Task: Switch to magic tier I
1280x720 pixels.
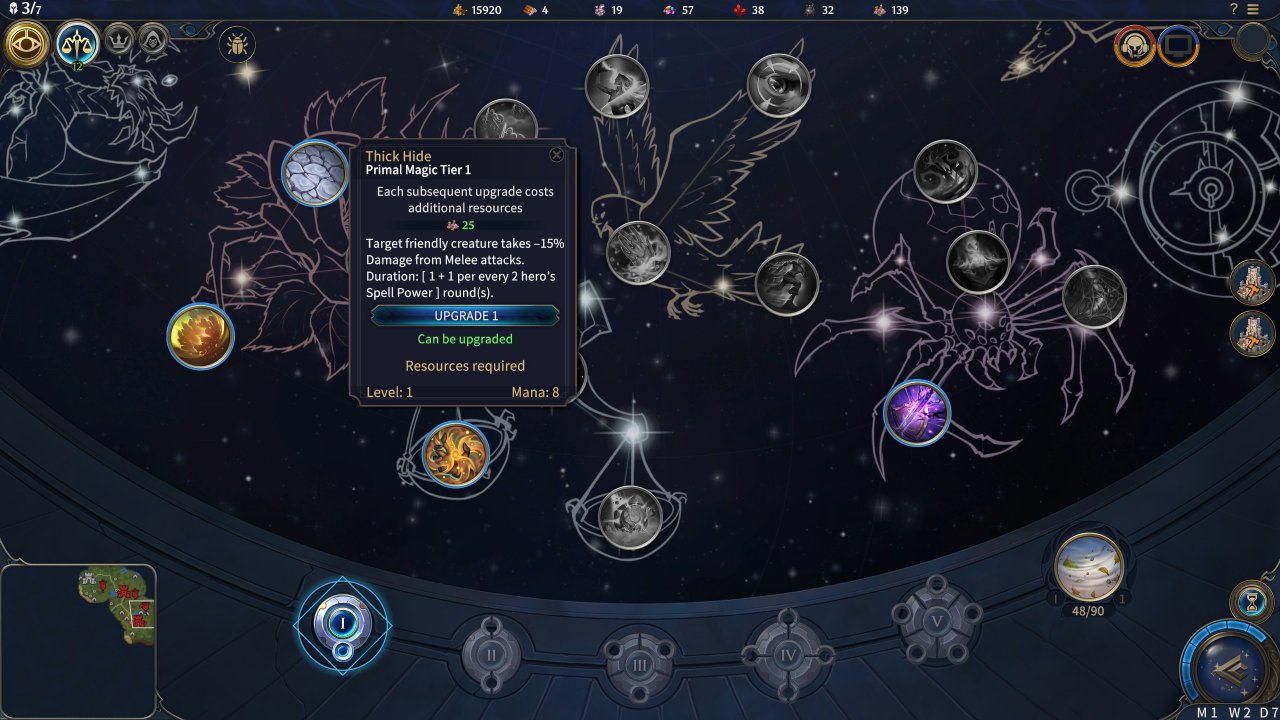Action: [343, 623]
